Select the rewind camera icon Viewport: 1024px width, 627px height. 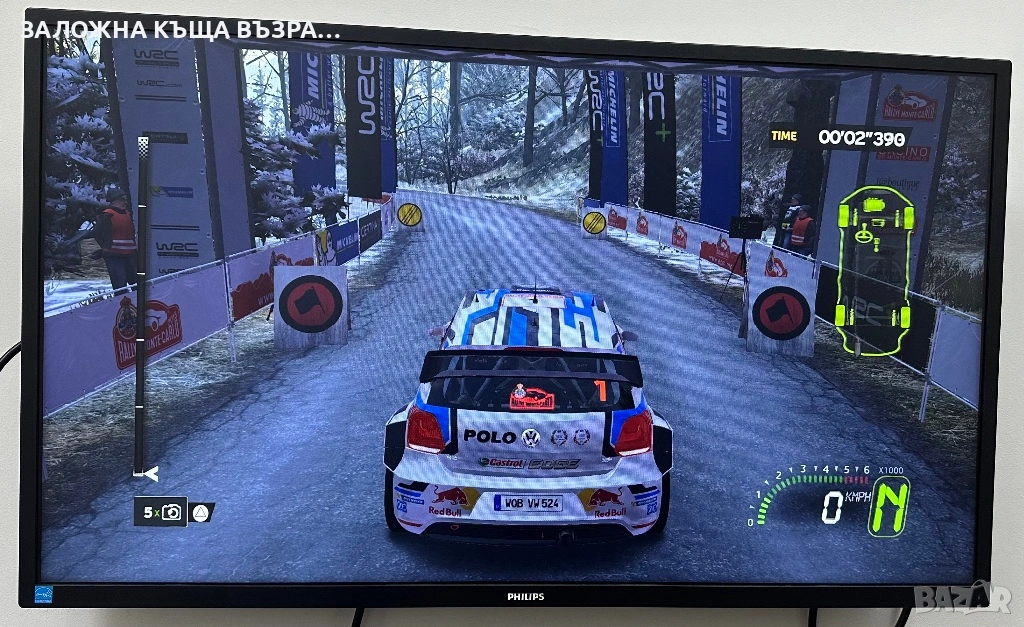pos(172,512)
